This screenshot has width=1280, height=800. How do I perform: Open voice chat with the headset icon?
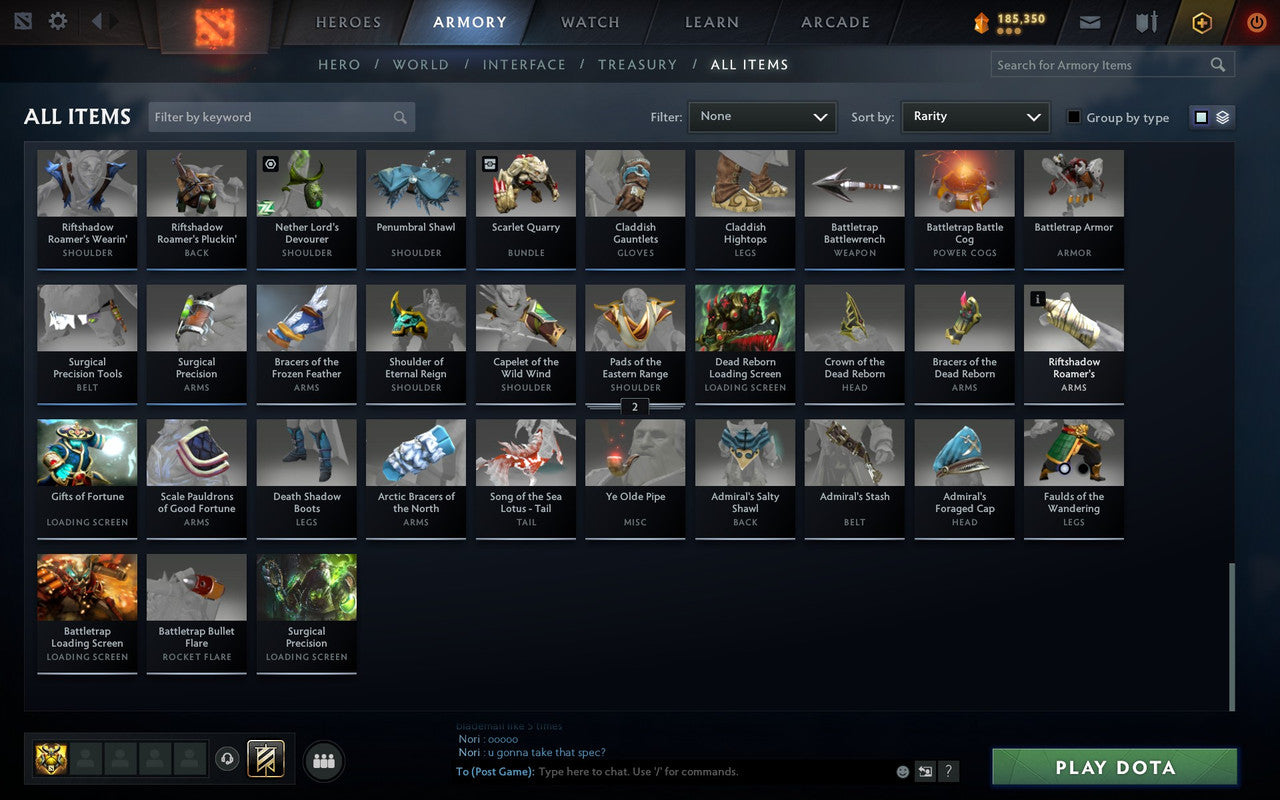[227, 760]
